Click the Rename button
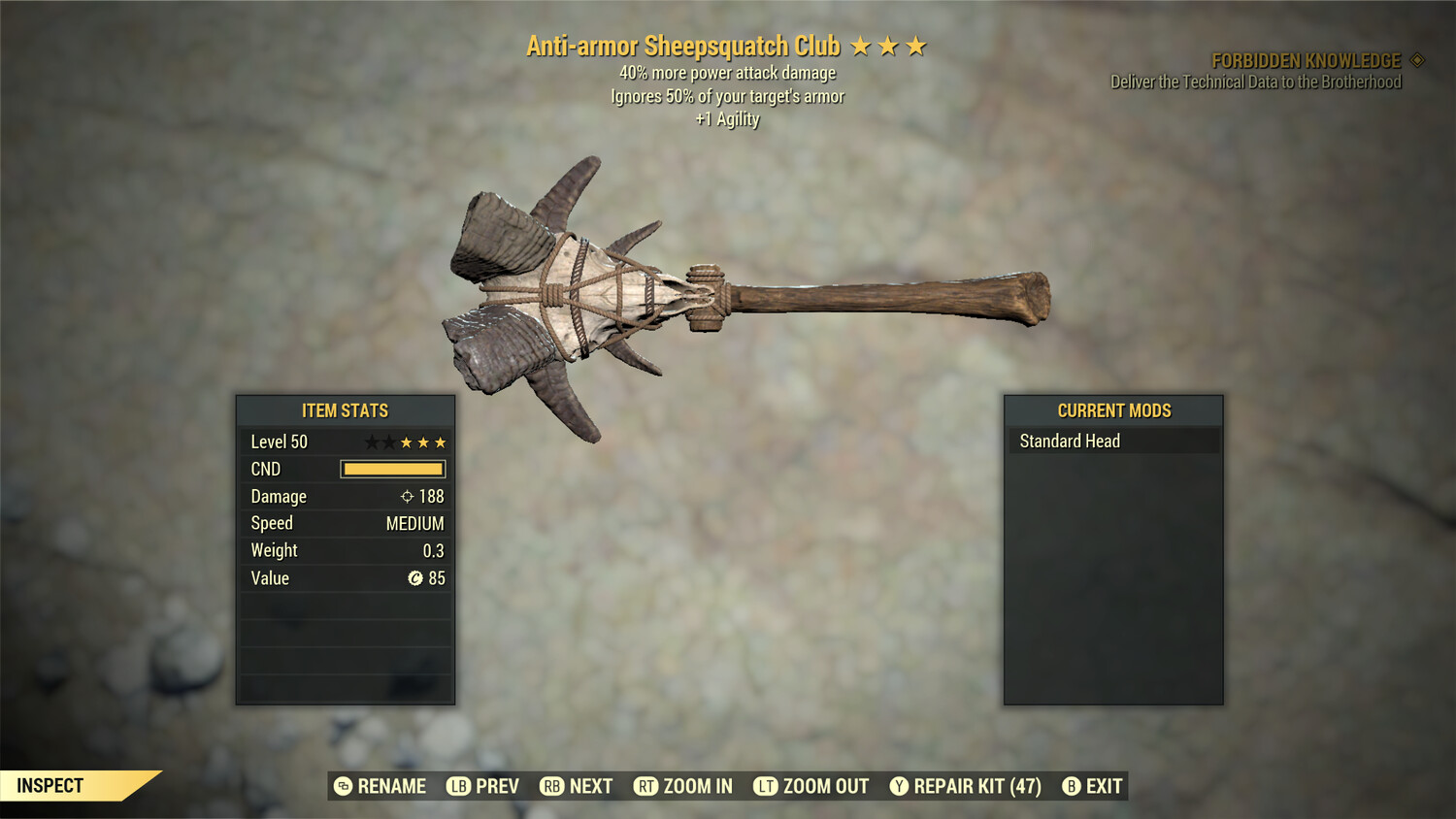 [381, 786]
